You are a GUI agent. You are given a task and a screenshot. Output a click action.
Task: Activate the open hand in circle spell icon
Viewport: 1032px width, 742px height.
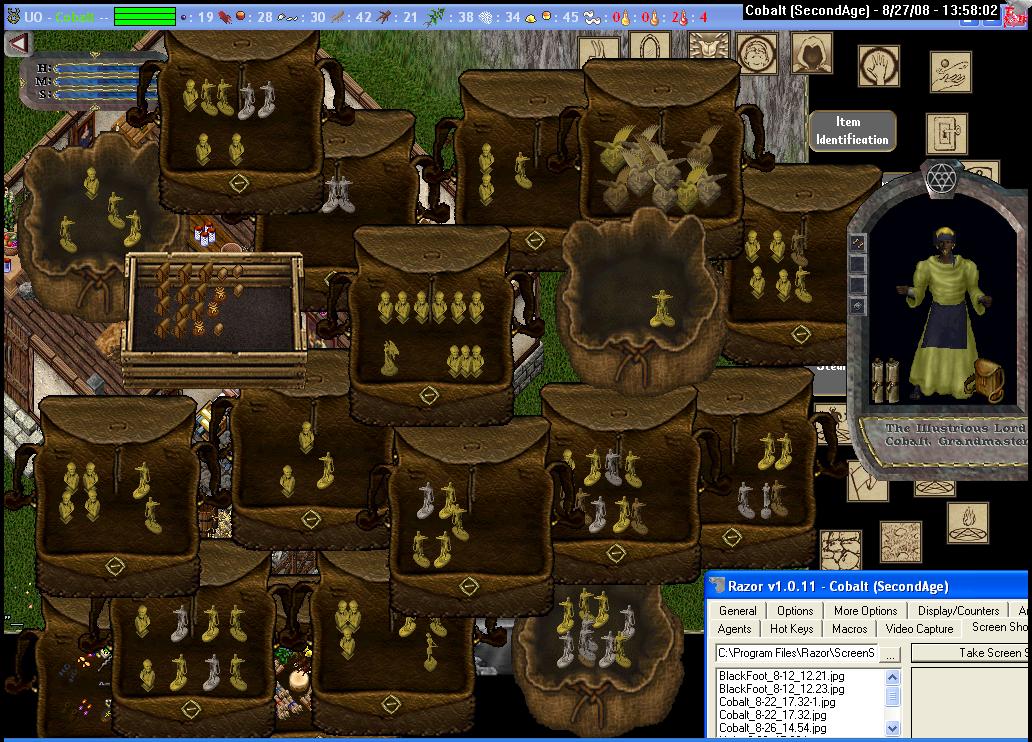878,66
